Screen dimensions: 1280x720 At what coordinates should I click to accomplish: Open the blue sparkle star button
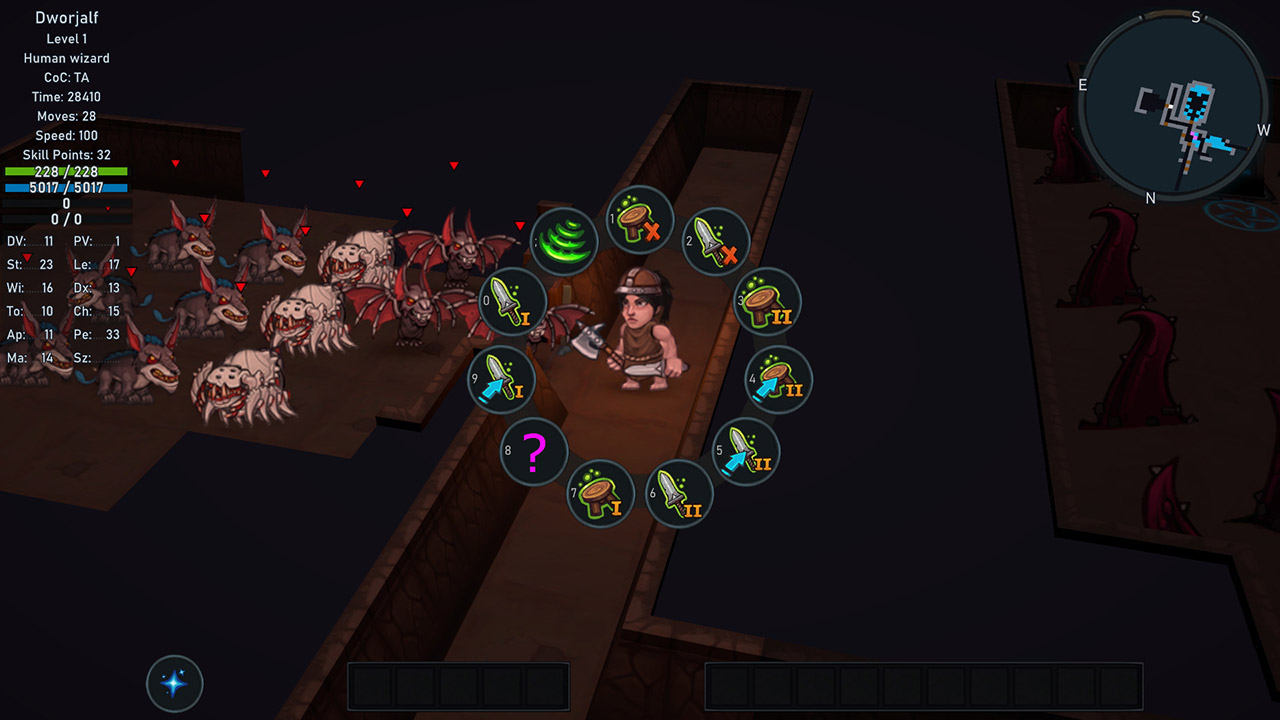pos(175,684)
